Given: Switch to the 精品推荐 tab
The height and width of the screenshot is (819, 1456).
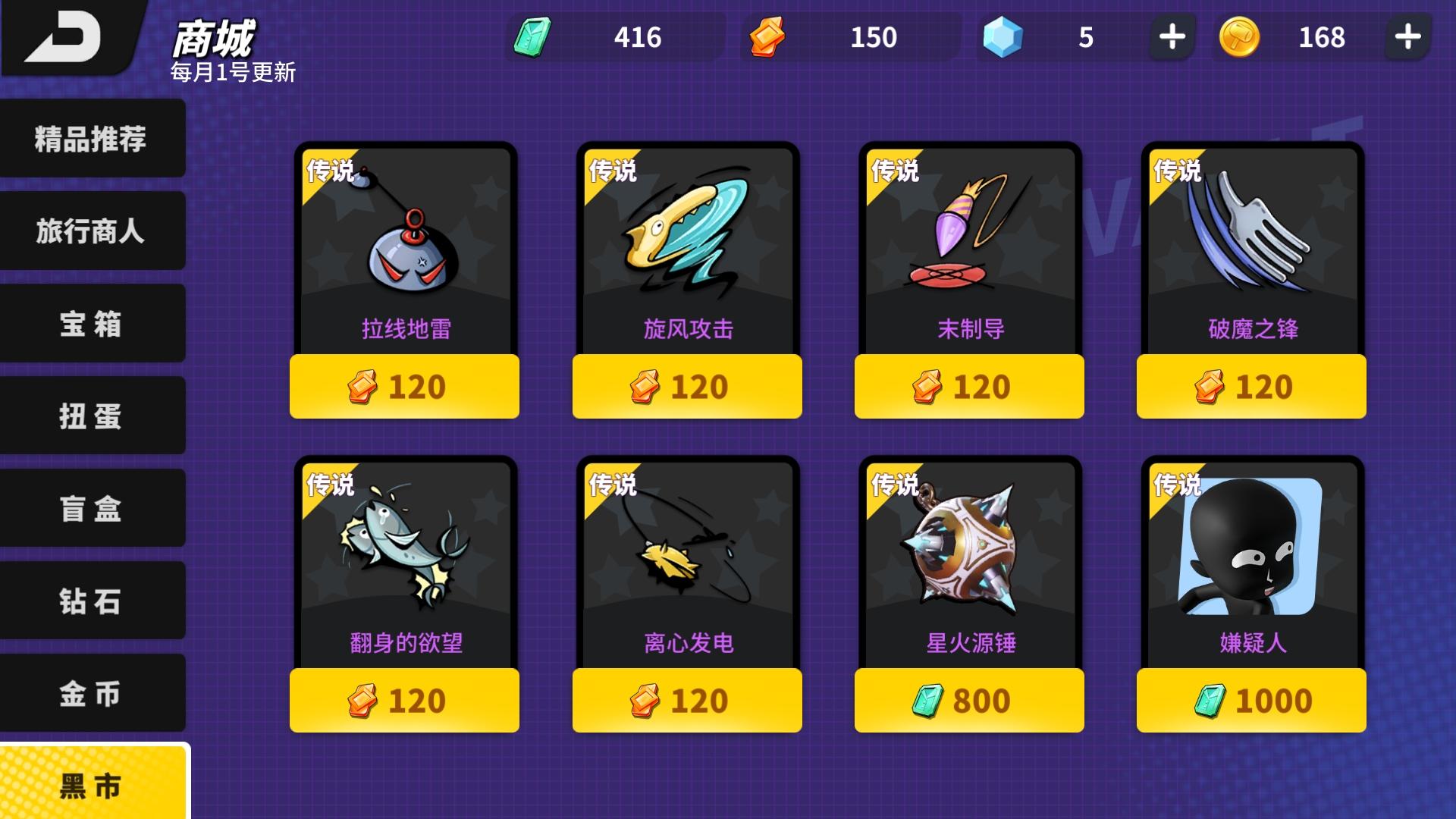Looking at the screenshot, I should pyautogui.click(x=91, y=139).
